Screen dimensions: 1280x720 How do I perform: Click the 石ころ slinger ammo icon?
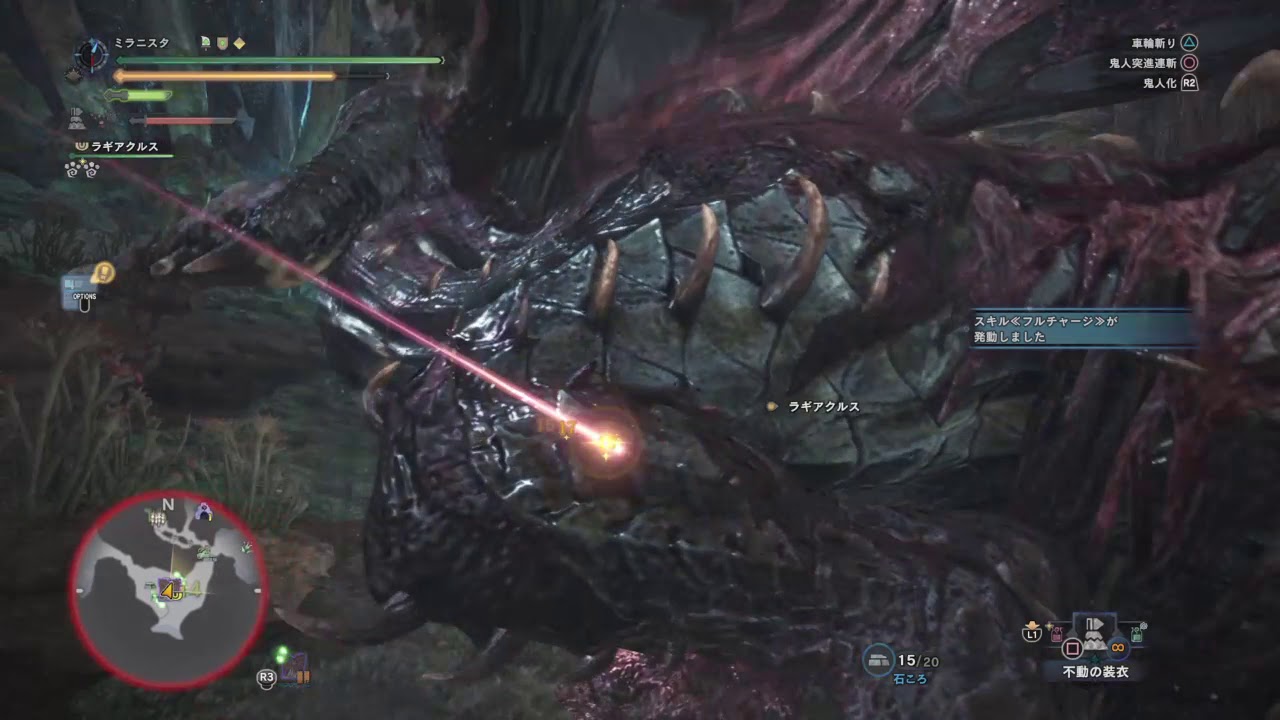(x=878, y=660)
